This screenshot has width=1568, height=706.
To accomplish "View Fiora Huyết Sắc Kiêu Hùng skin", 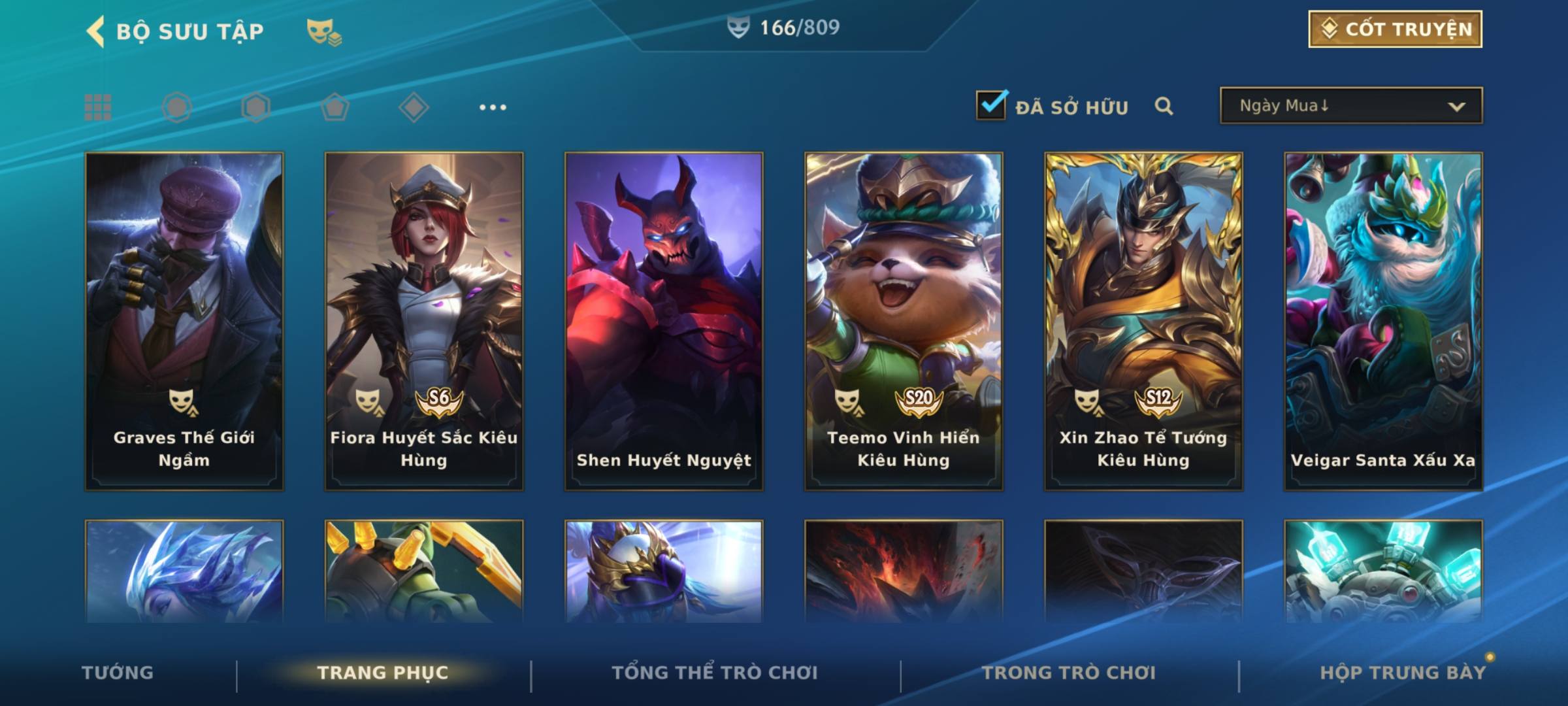I will [x=424, y=320].
